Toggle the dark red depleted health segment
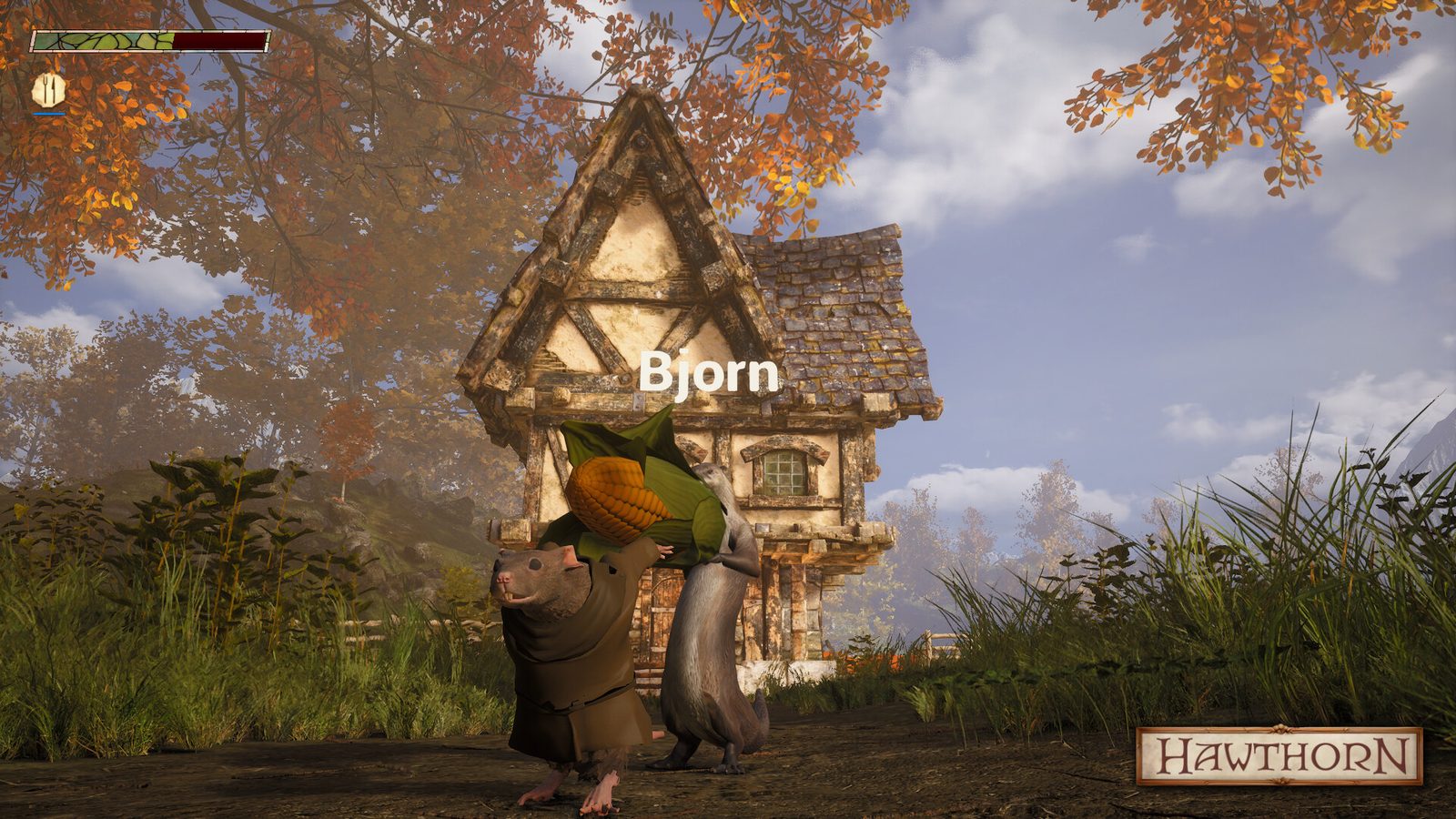This screenshot has width=1456, height=819. coord(218,40)
